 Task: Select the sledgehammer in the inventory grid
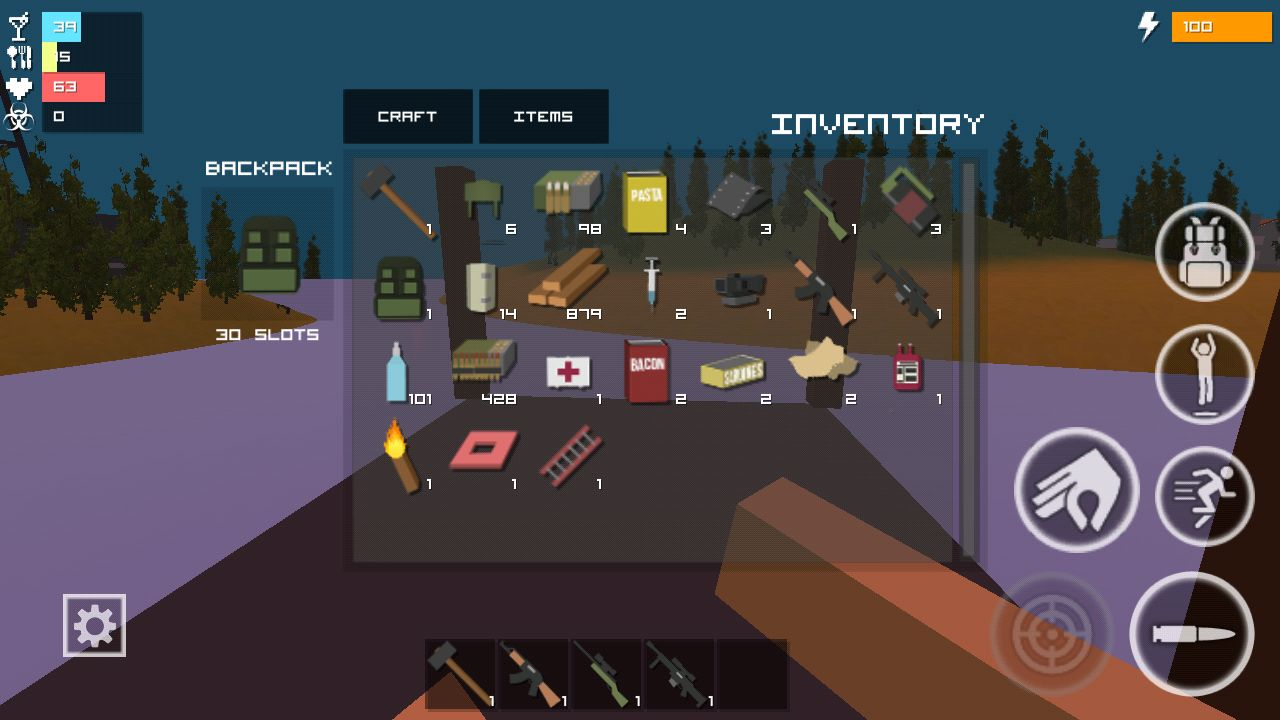pyautogui.click(x=396, y=200)
